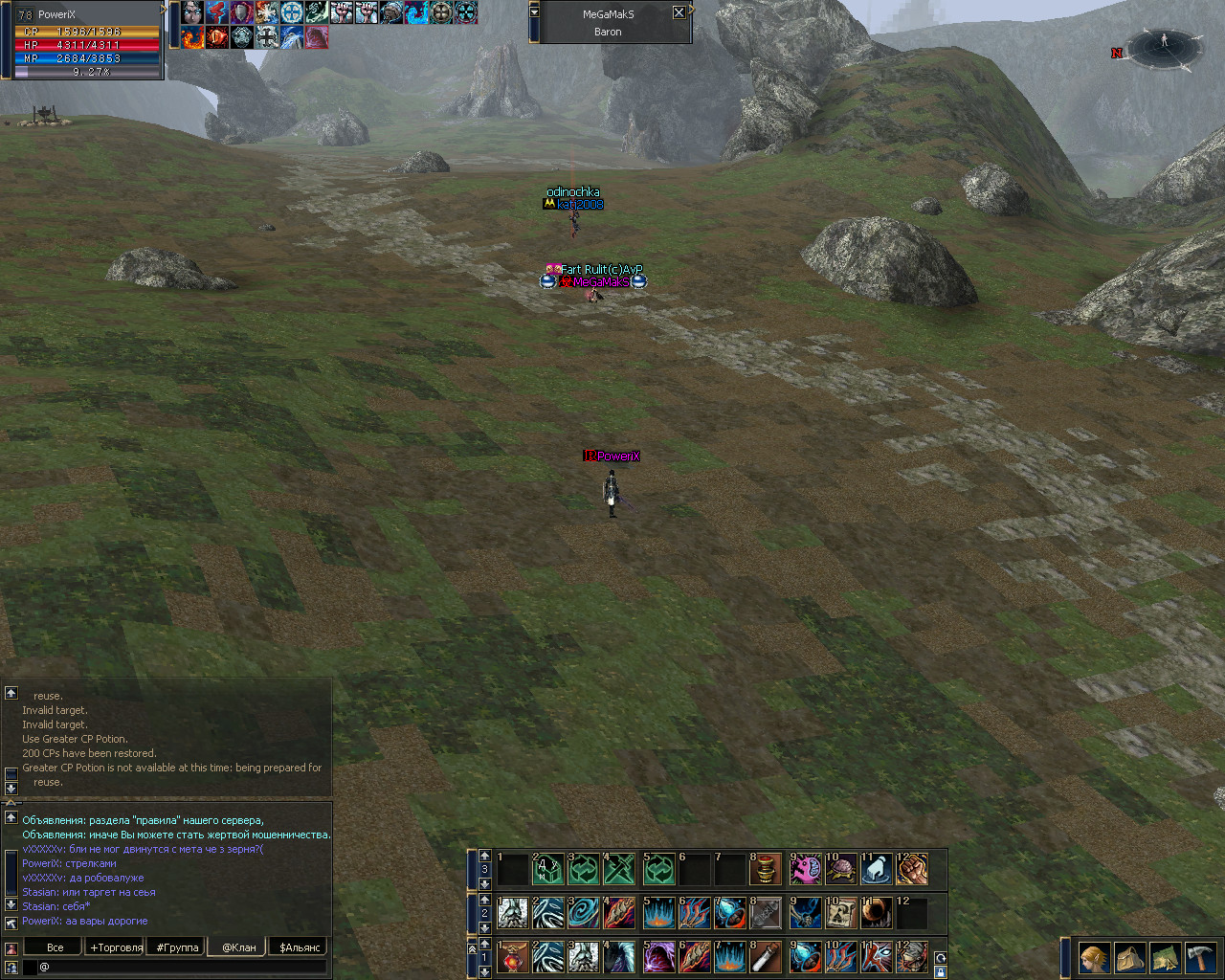The image size is (1225, 980).
Task: Activate the golden fist skill
Action: tap(912, 869)
